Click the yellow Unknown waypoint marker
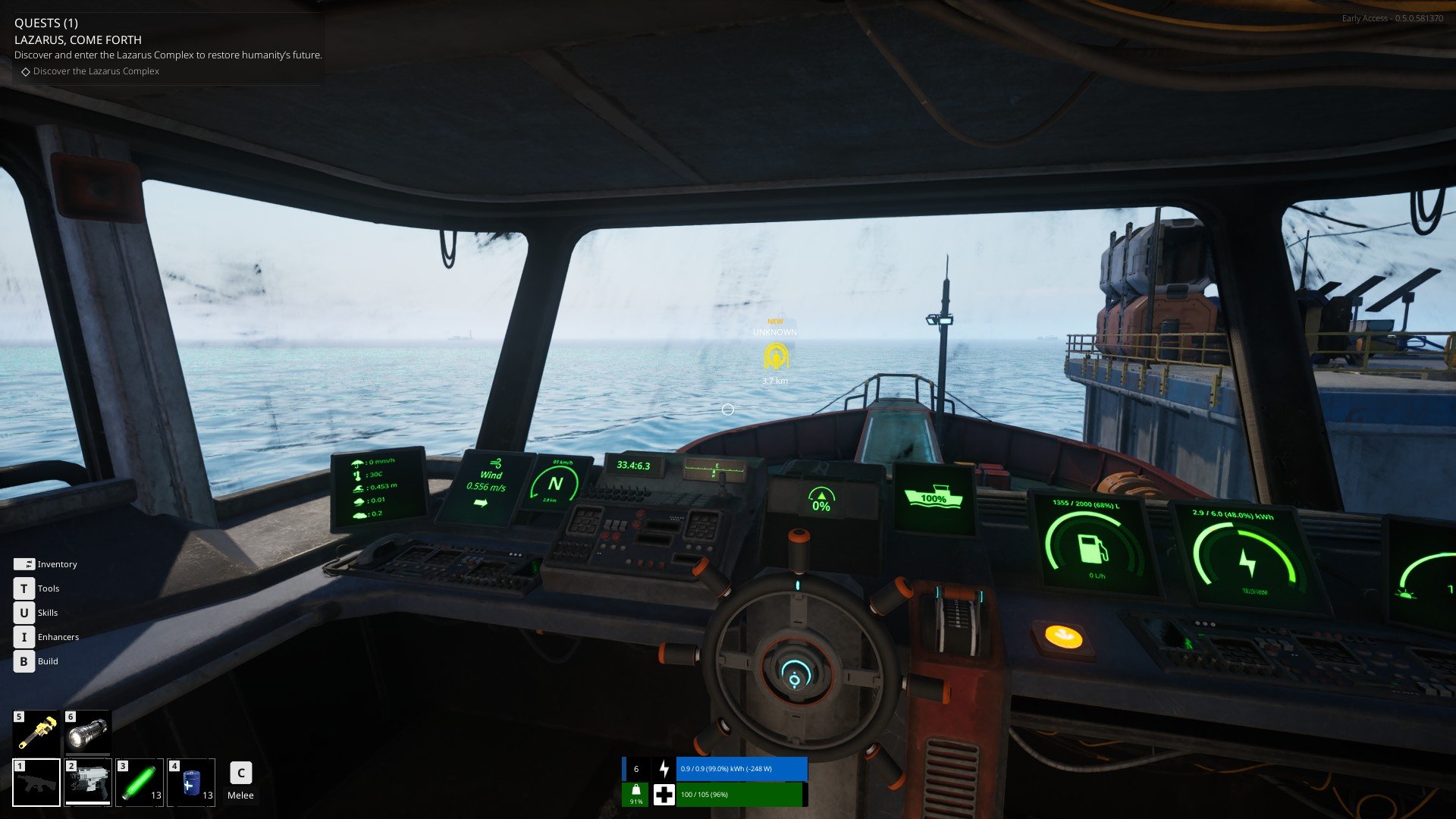This screenshot has height=819, width=1456. tap(775, 356)
